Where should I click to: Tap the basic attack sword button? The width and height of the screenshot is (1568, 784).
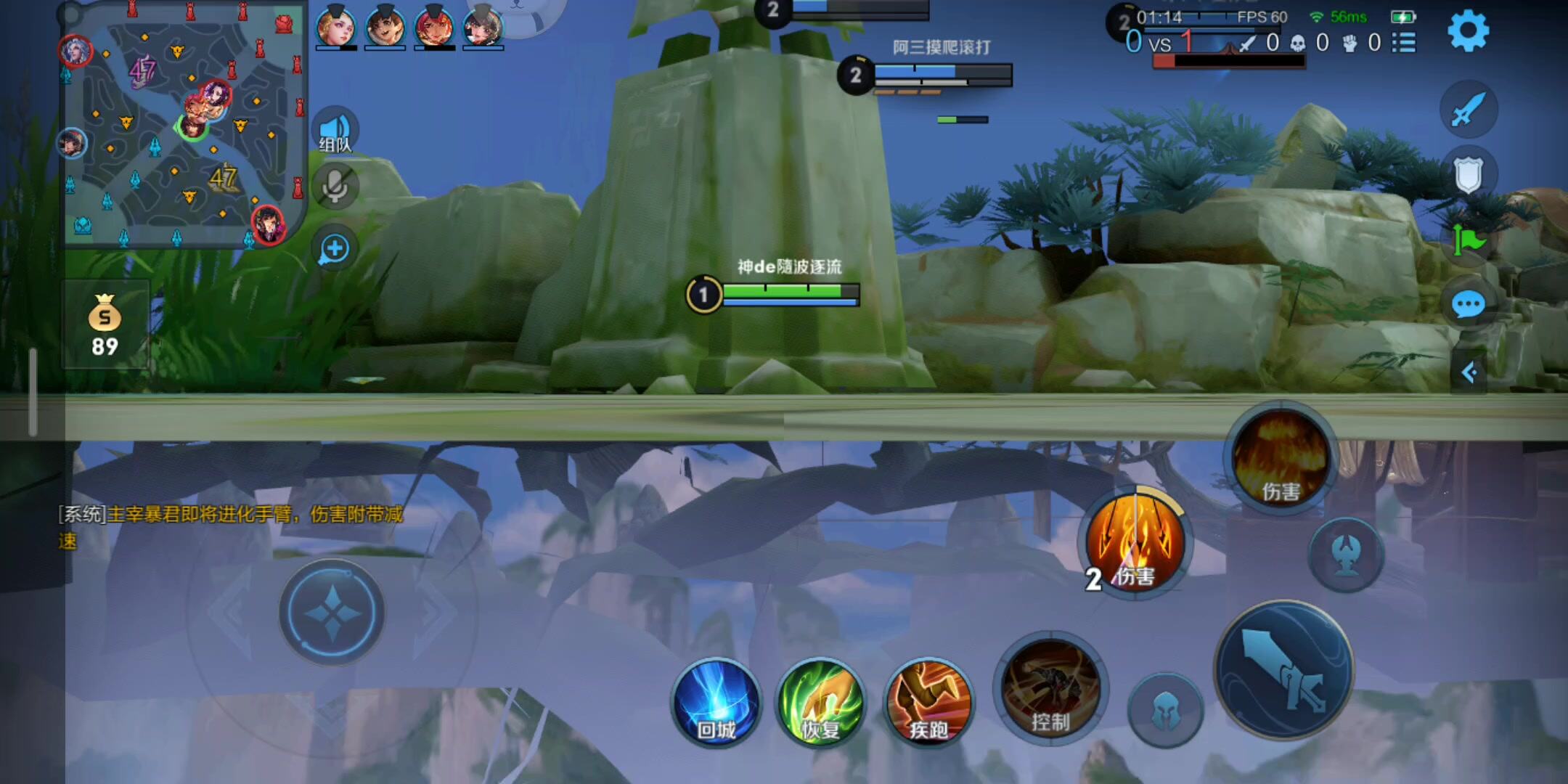(x=1283, y=669)
